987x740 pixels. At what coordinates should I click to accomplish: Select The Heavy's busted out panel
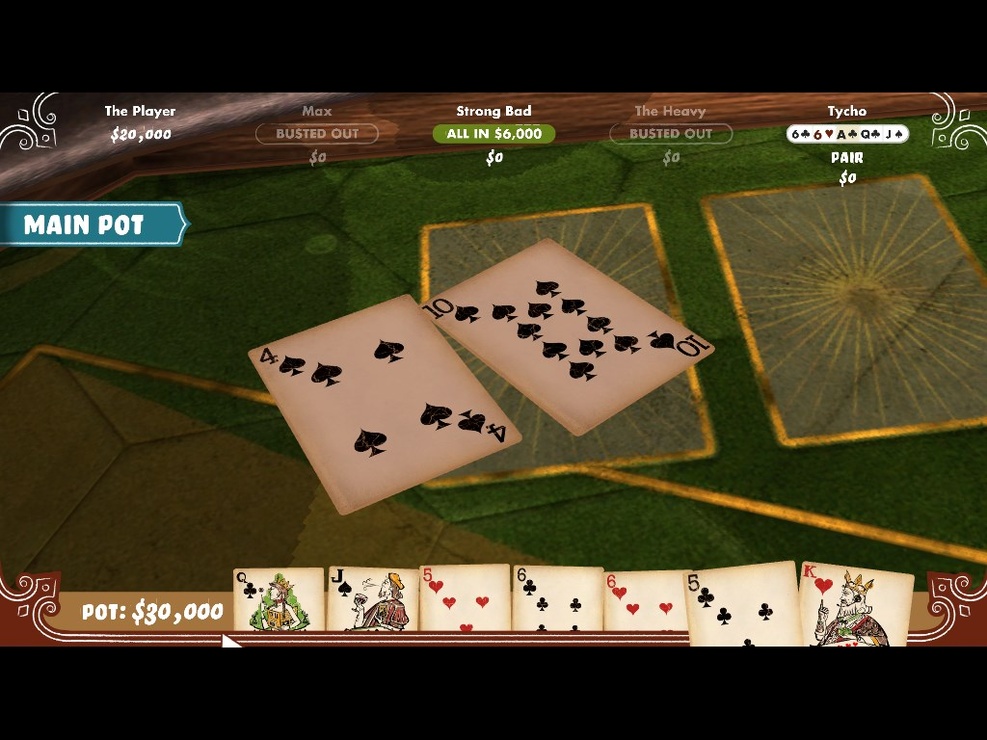pos(670,134)
